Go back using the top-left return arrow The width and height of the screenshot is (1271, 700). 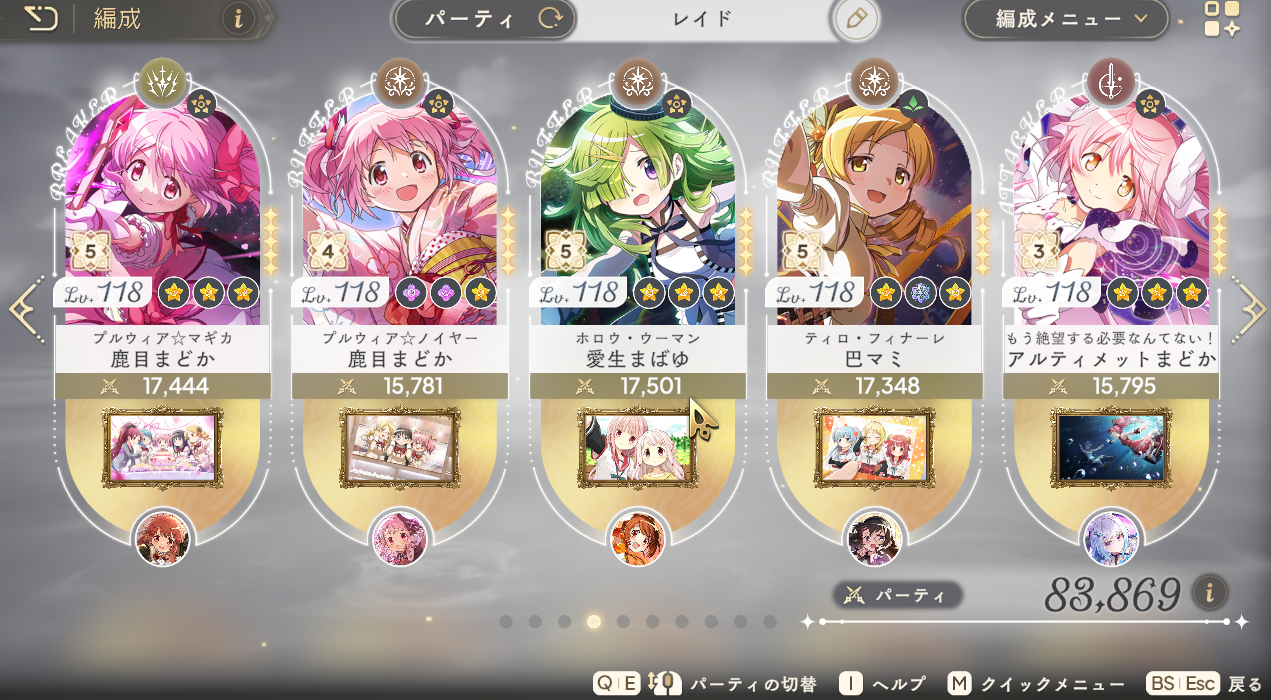point(40,19)
